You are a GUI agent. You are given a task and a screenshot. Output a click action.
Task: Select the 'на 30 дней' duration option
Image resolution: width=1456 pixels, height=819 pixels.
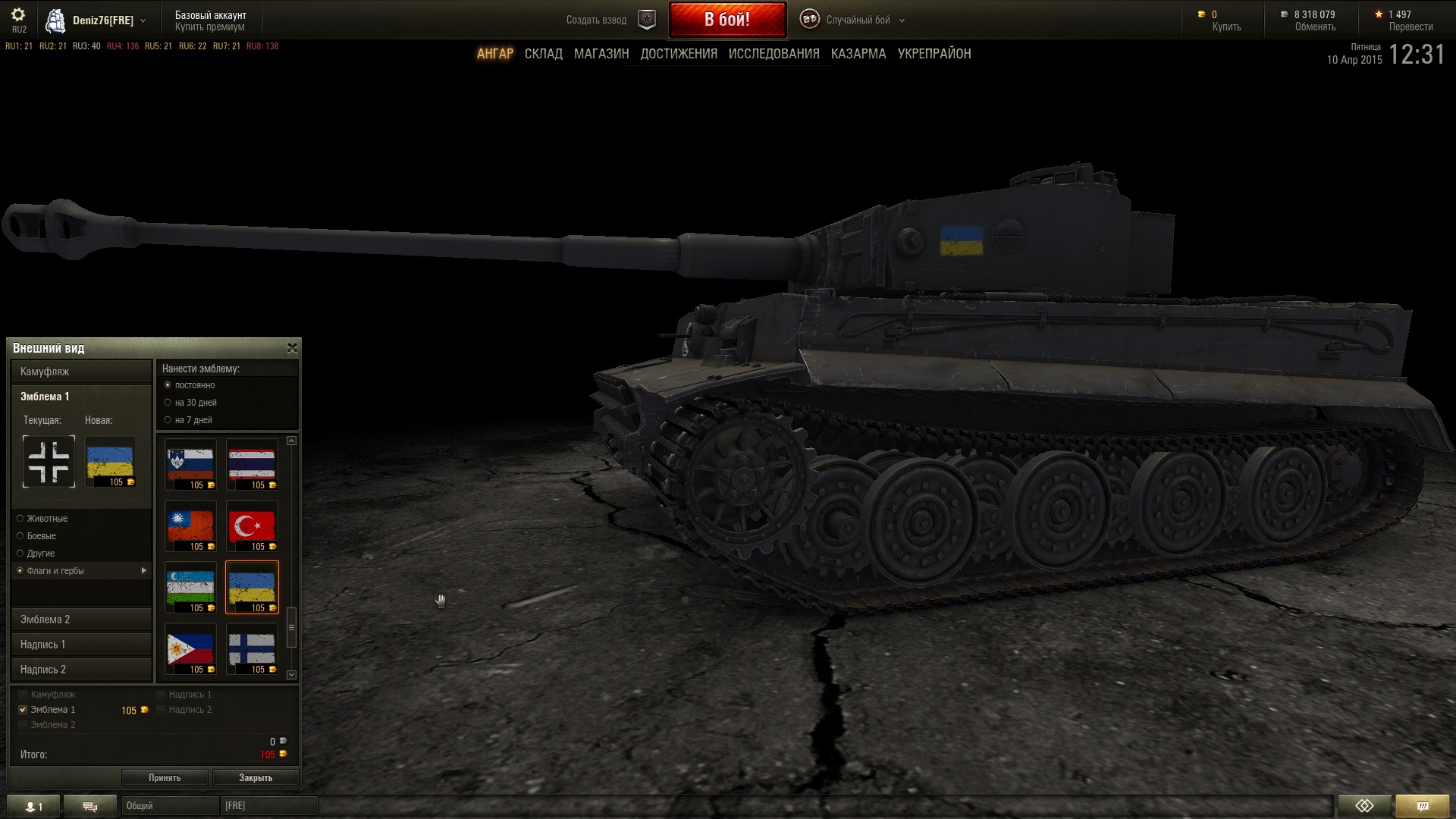(168, 403)
